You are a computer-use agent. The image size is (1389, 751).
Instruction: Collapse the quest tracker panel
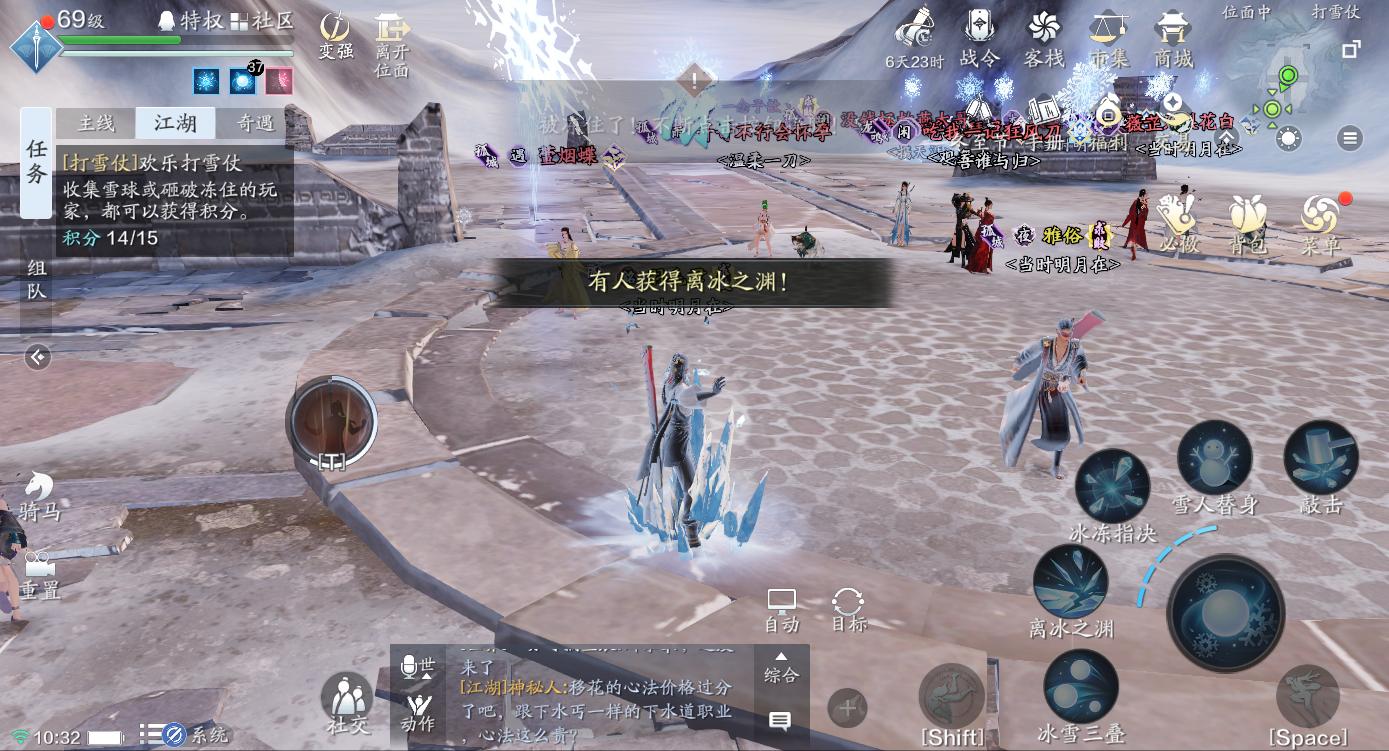coord(38,356)
